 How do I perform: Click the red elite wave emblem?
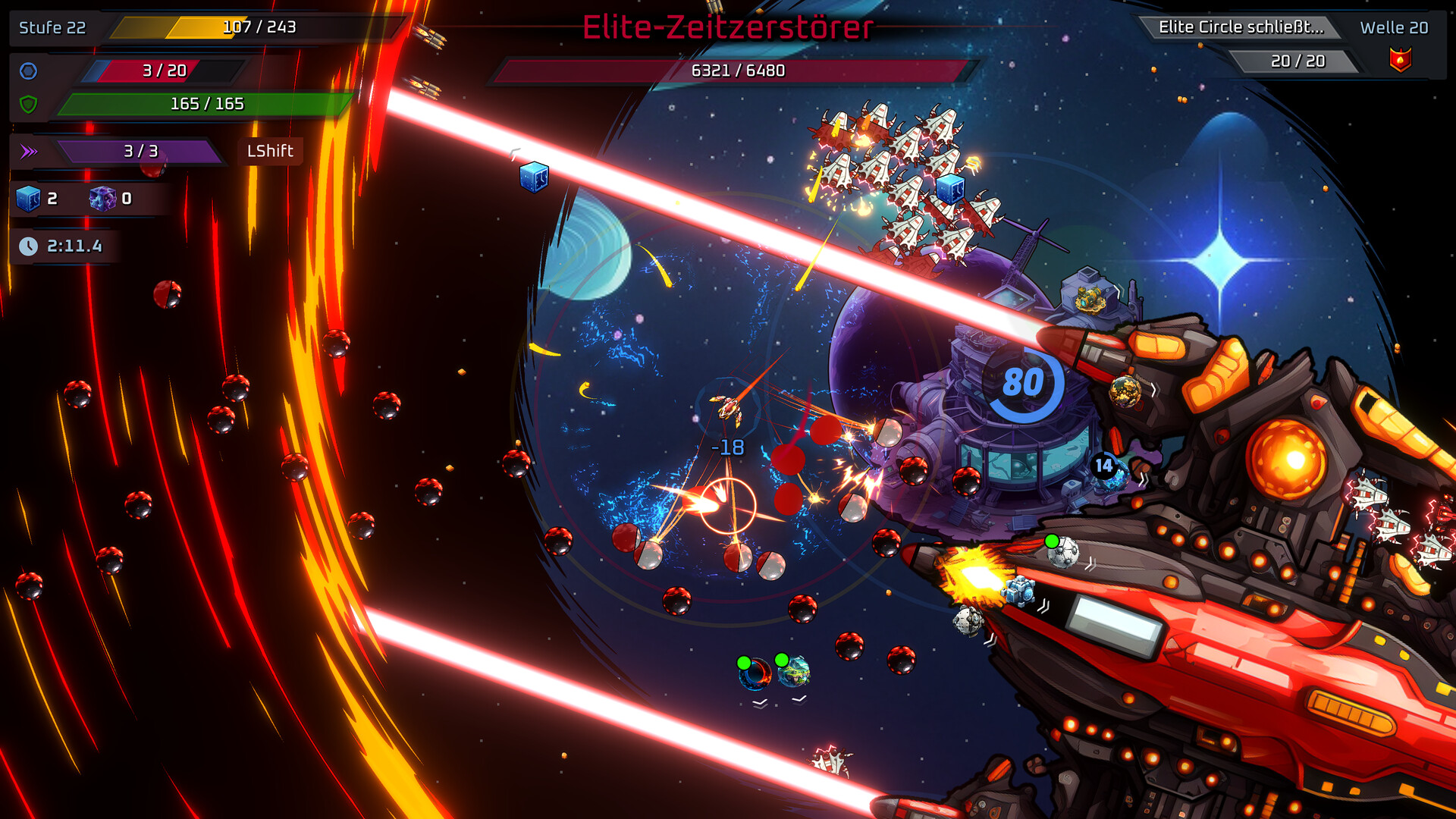(1400, 60)
